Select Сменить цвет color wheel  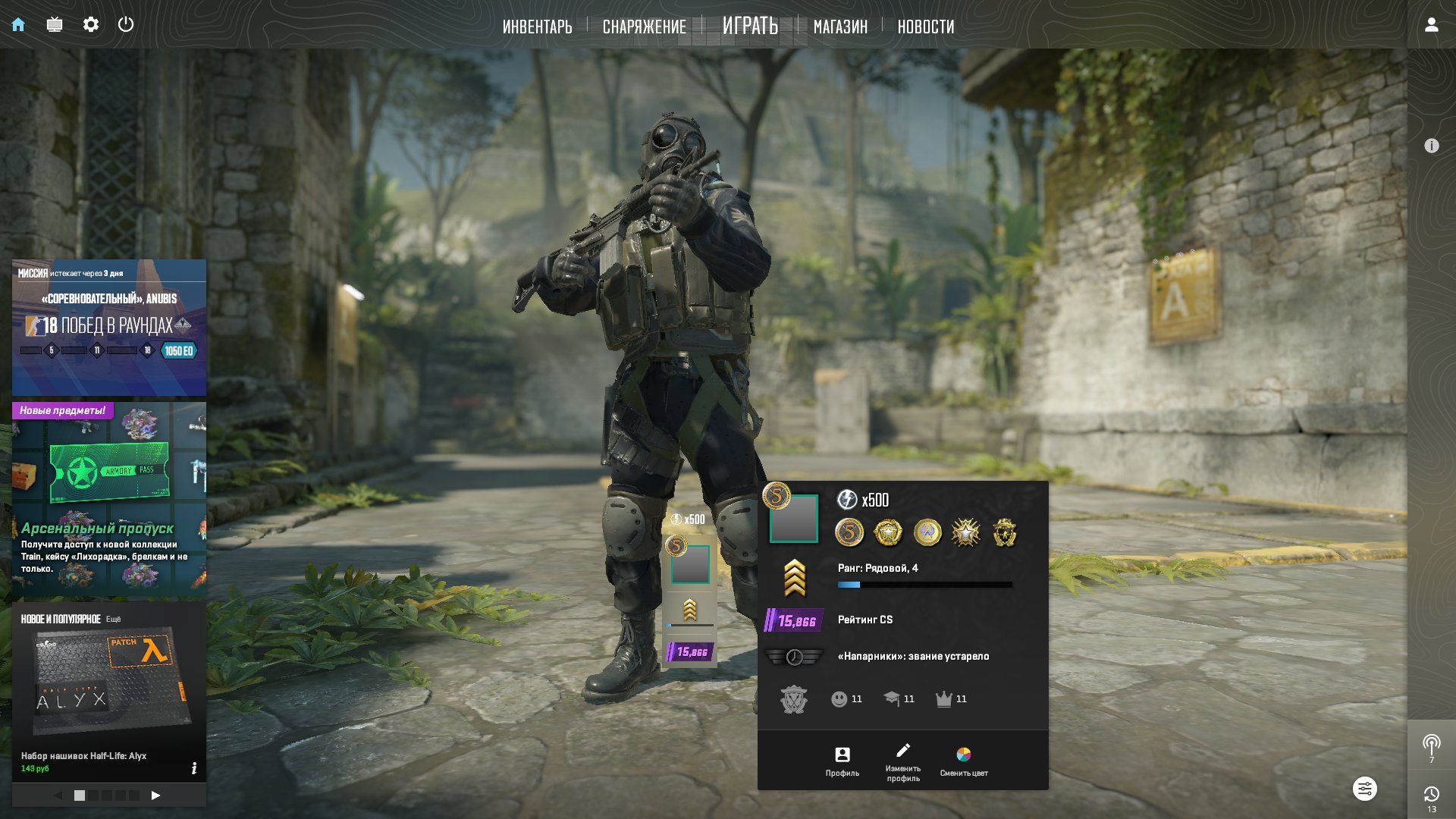tap(963, 761)
